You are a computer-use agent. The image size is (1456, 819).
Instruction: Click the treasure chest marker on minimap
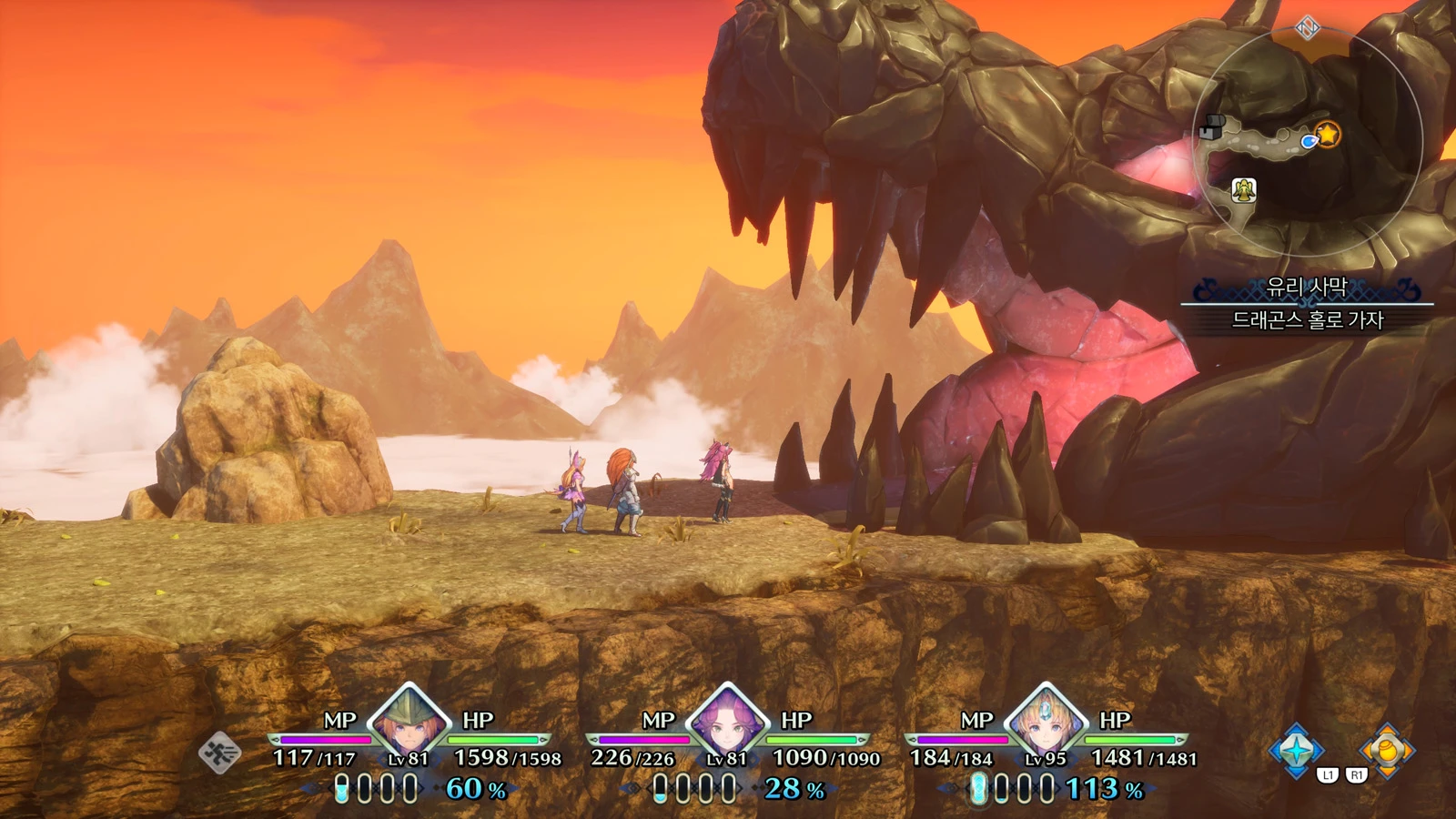pyautogui.click(x=1209, y=128)
